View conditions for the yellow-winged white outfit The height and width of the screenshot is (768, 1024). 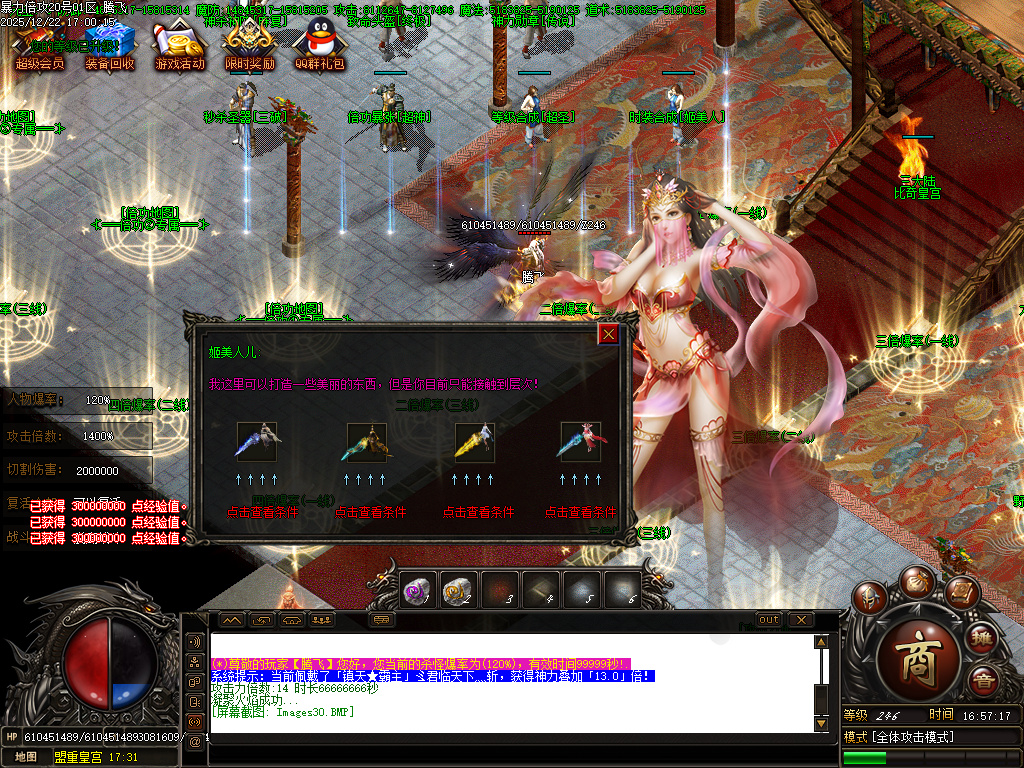[x=478, y=511]
